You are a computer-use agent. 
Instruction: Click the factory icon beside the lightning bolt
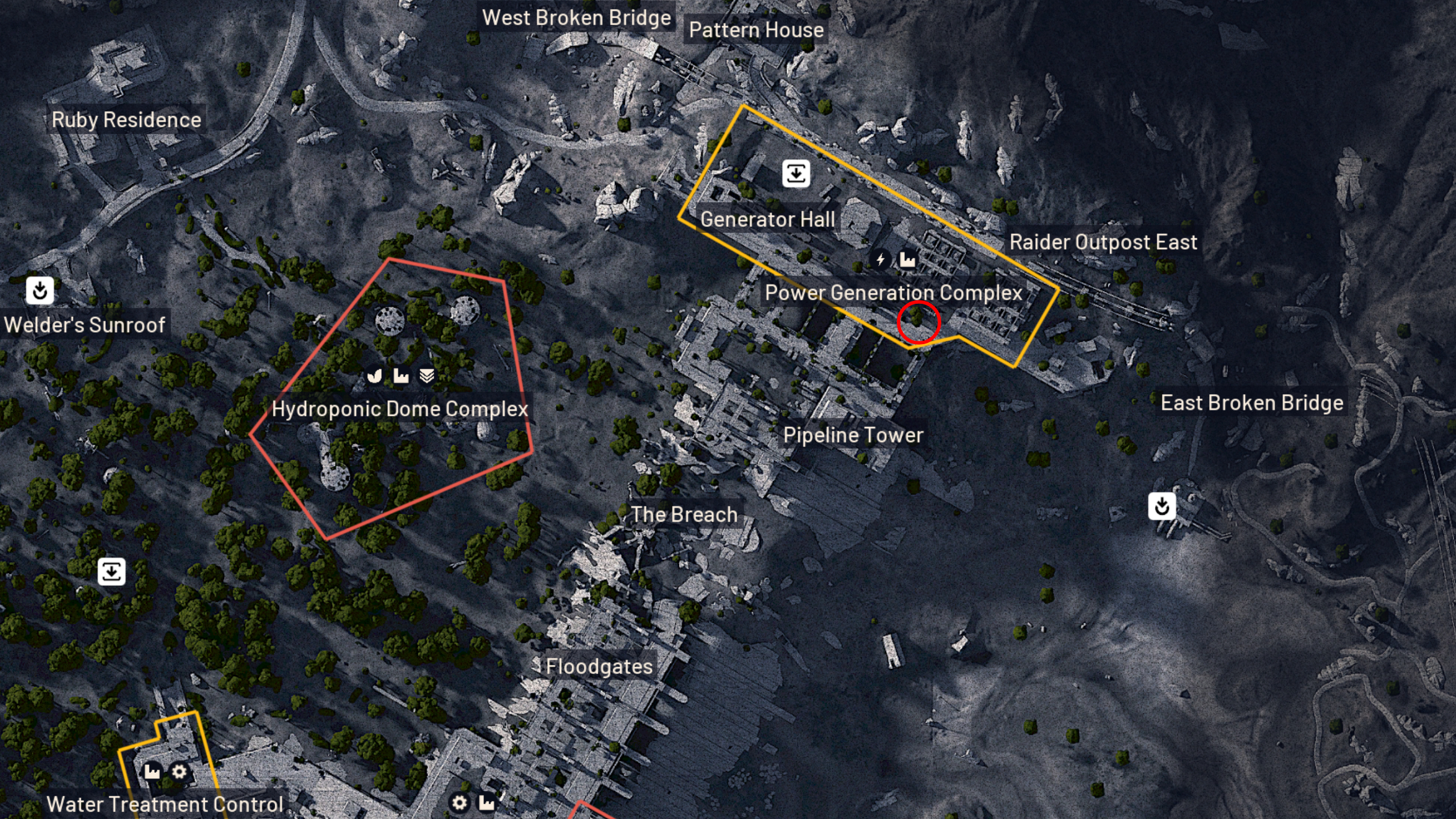point(908,259)
